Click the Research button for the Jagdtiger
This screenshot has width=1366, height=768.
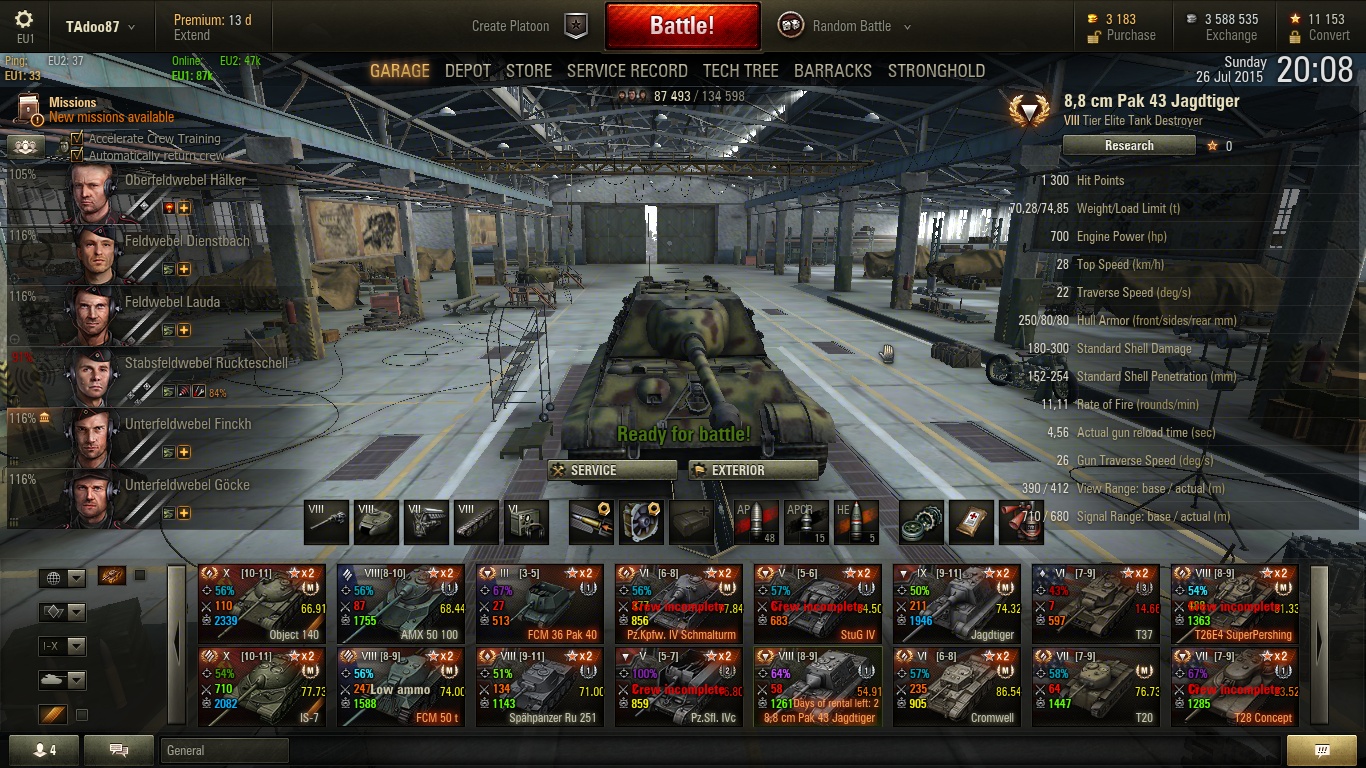pos(1129,146)
